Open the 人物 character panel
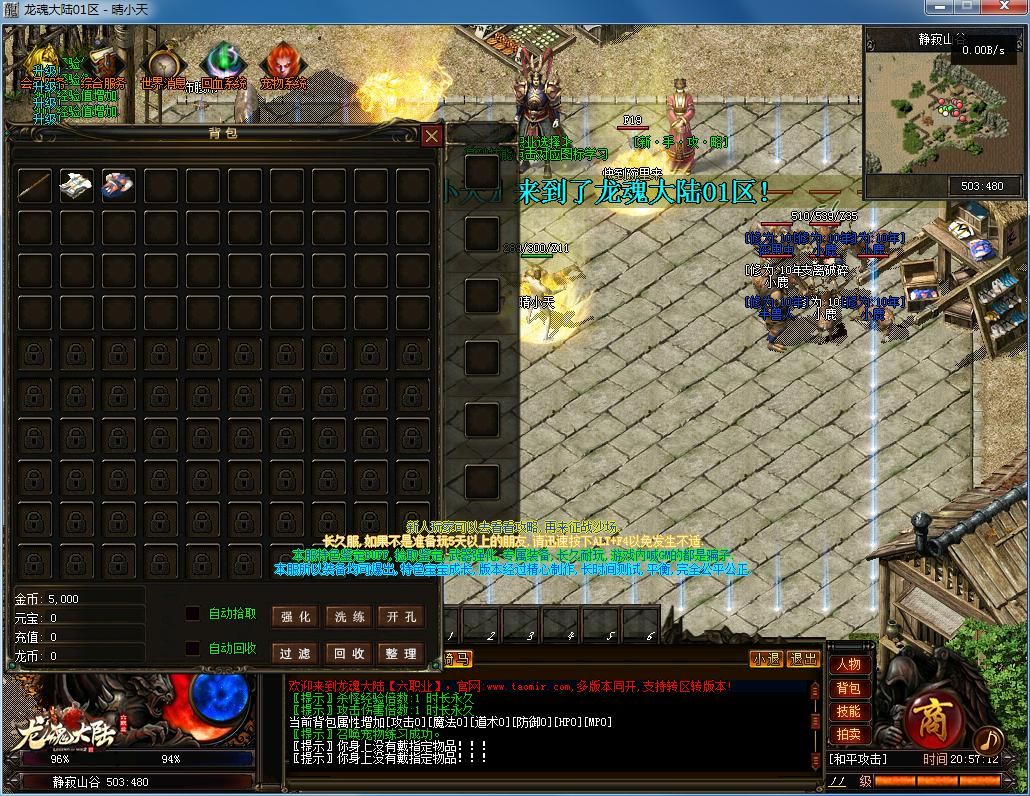1030x796 pixels. 848,665
